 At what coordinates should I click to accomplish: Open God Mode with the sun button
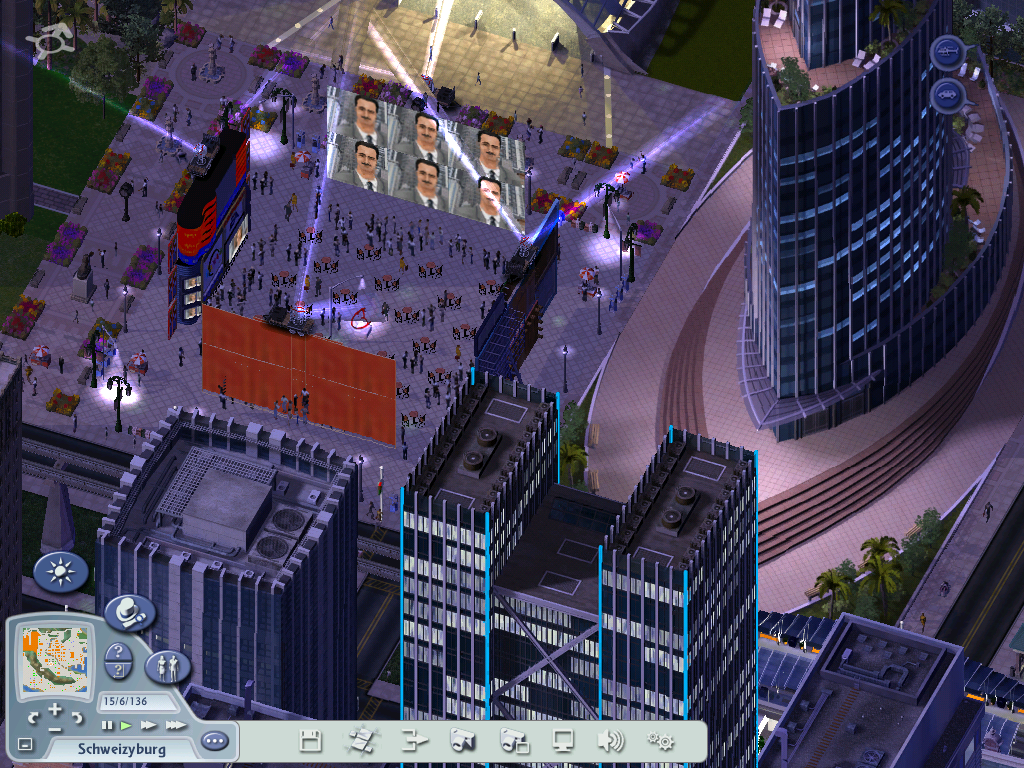[60, 572]
